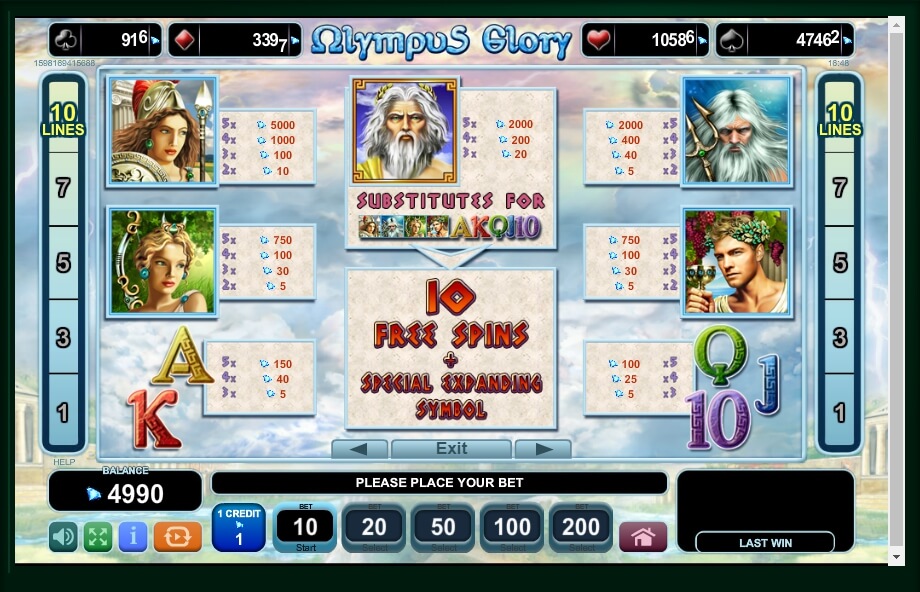Go to the previous paytable page
This screenshot has height=592, width=920.
coord(359,449)
